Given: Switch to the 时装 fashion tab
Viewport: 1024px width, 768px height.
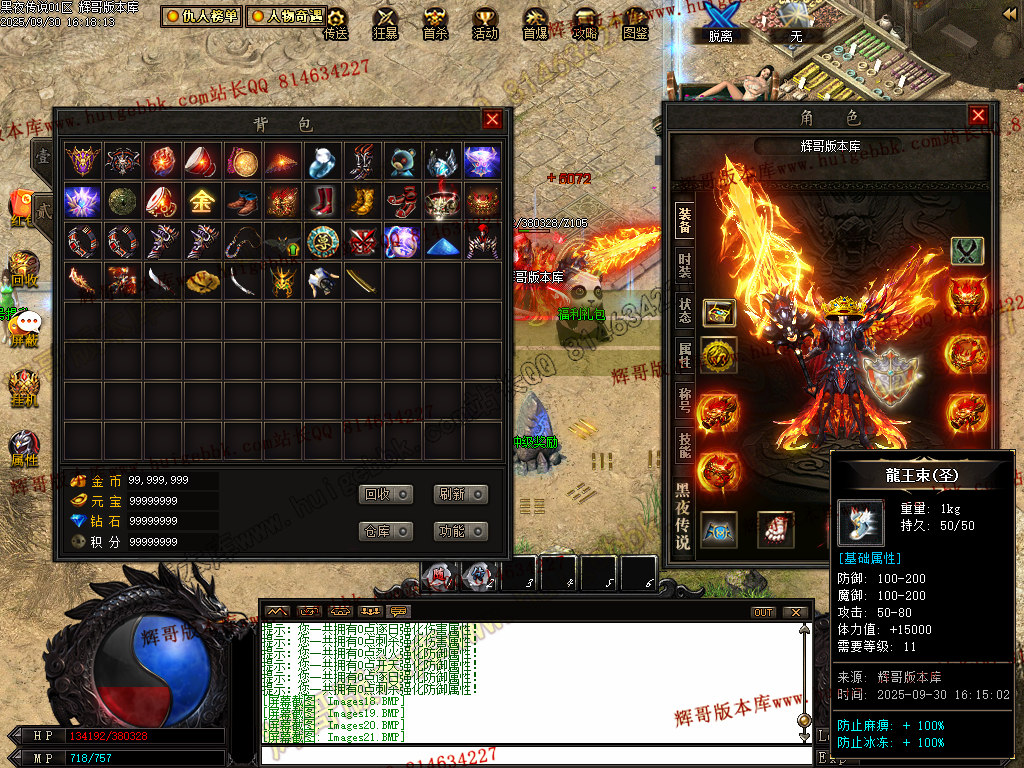Looking at the screenshot, I should point(684,265).
